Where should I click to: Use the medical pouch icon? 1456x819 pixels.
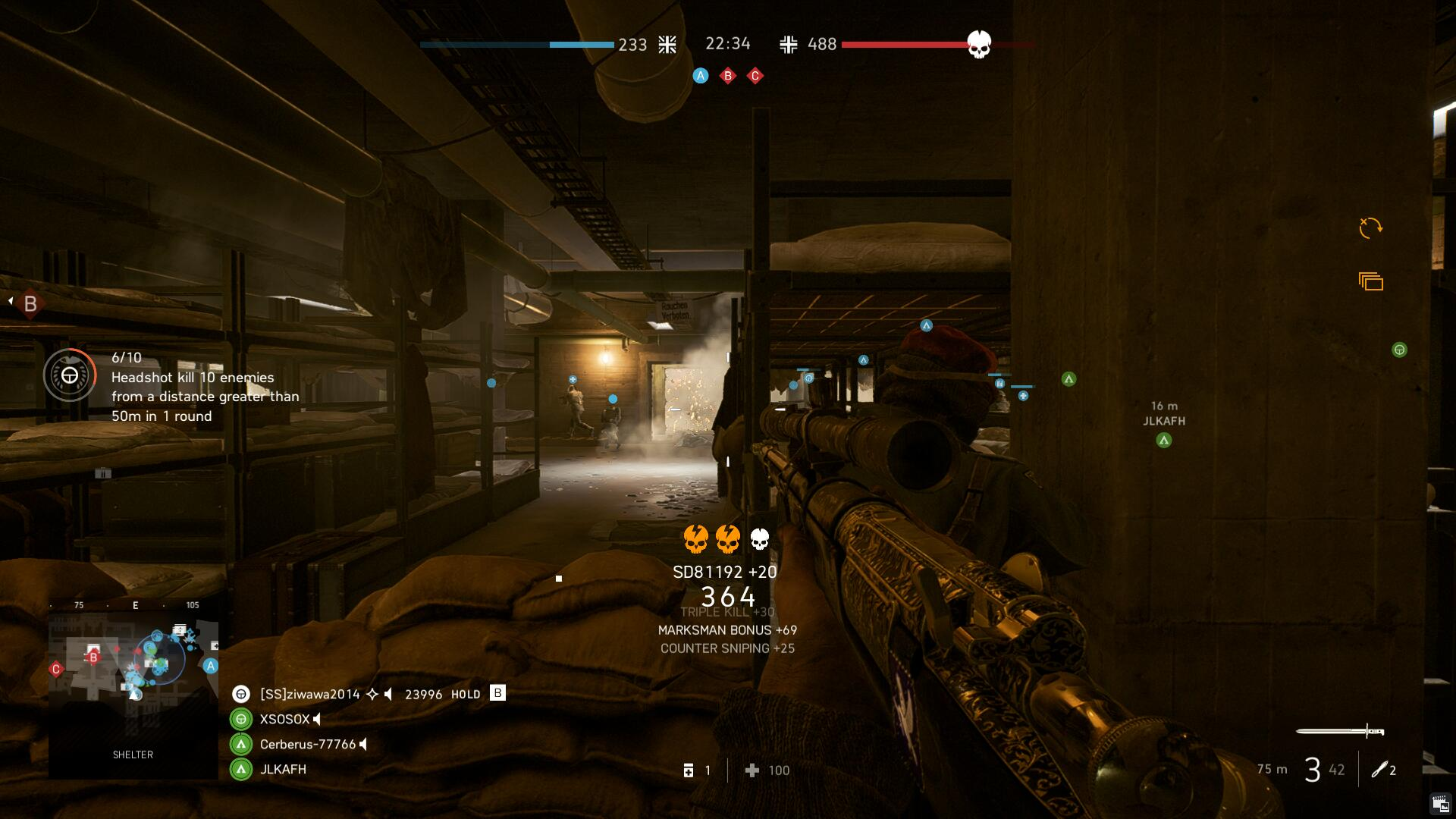pos(689,770)
